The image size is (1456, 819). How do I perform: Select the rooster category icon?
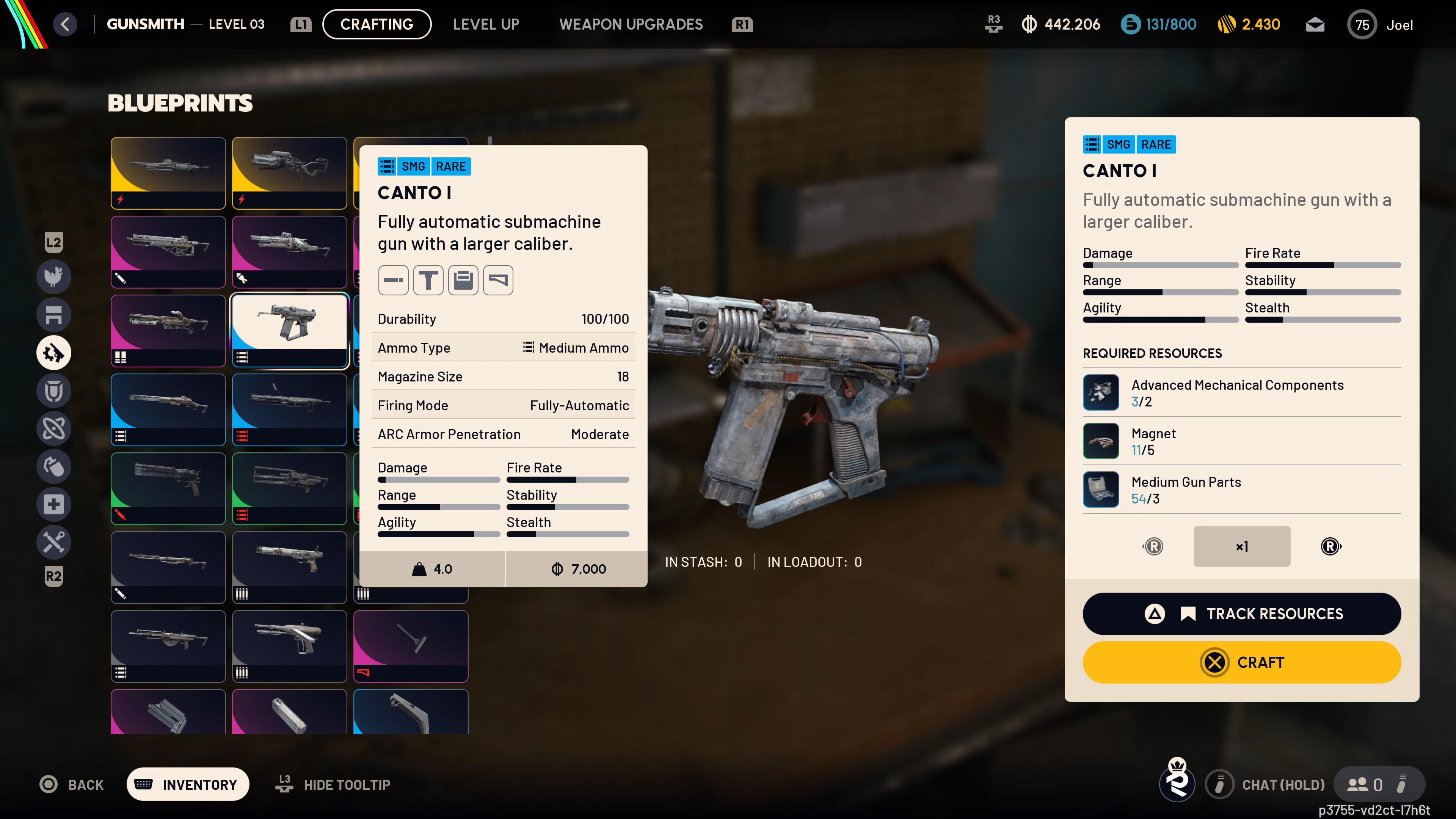pyautogui.click(x=54, y=277)
